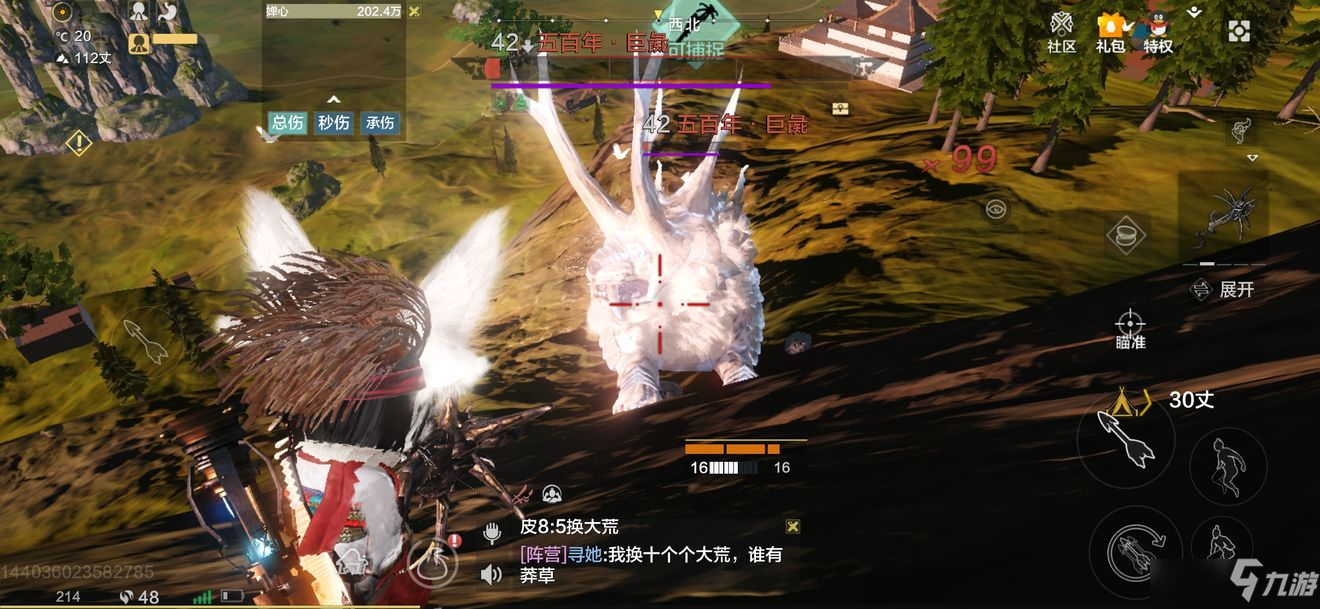
Task: Open the 礼包 gift pack icon
Action: click(1110, 32)
